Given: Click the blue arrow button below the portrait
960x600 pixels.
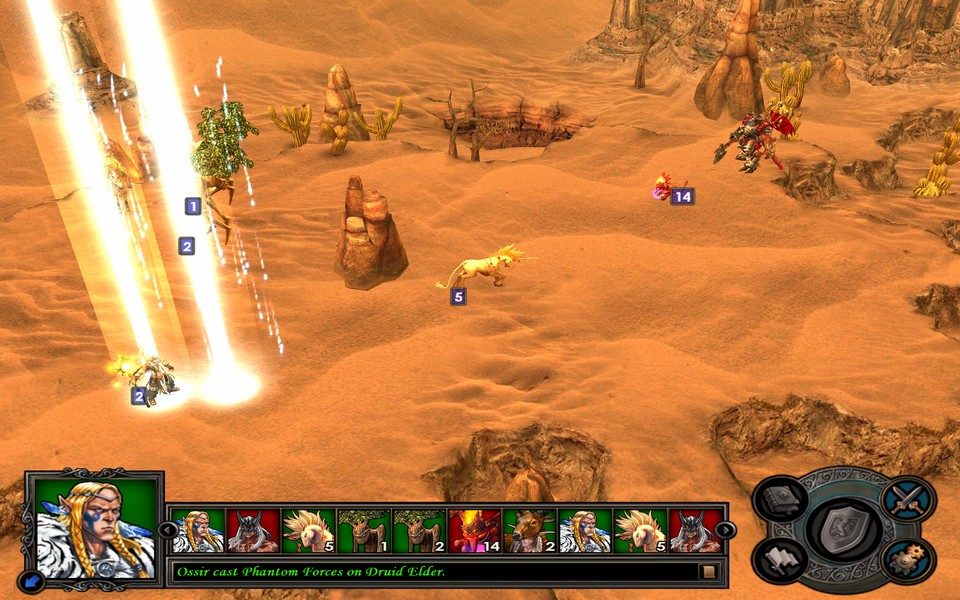Looking at the screenshot, I should (x=32, y=581).
